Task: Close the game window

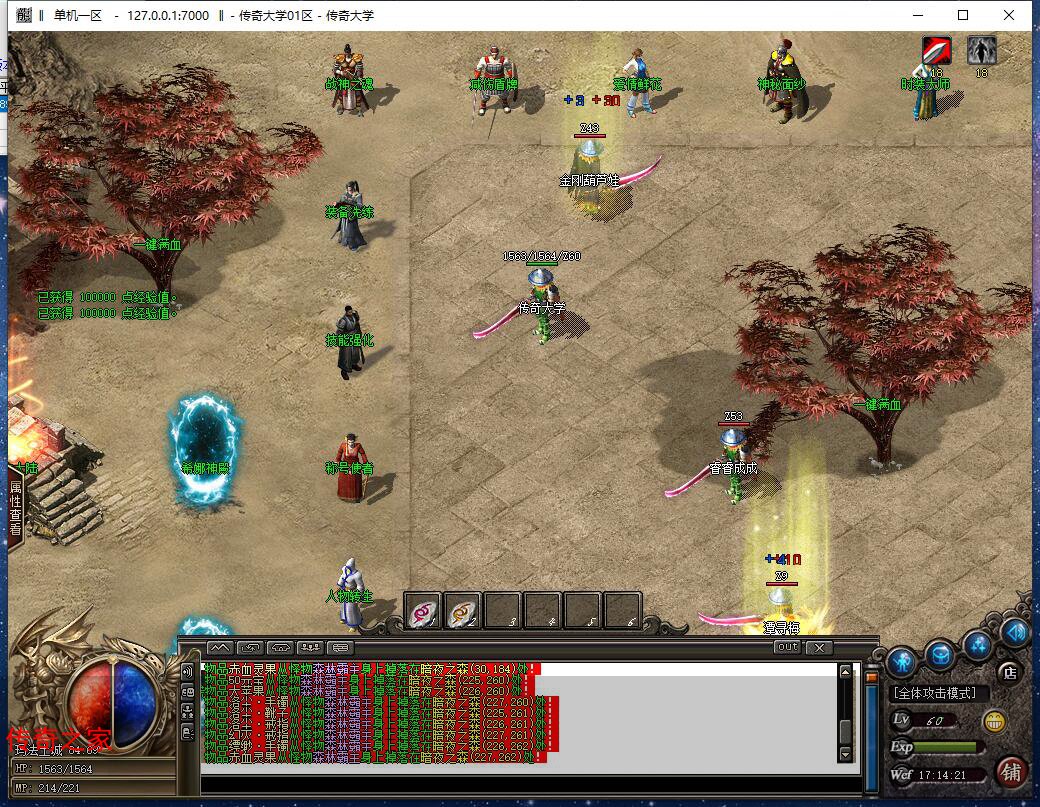Action: 1009,15
